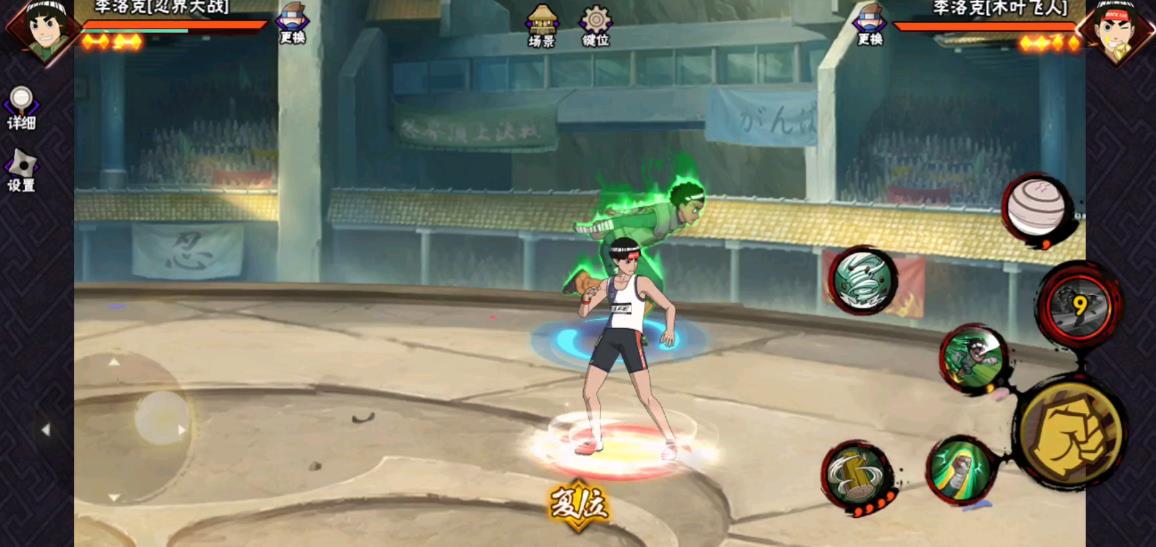Image resolution: width=1156 pixels, height=547 pixels.
Task: Open the 详细 details panel
Action: 21,106
